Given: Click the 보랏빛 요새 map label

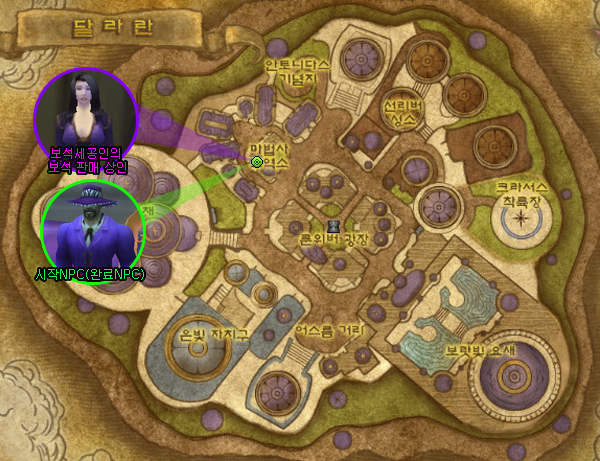Looking at the screenshot, I should coord(472,351).
